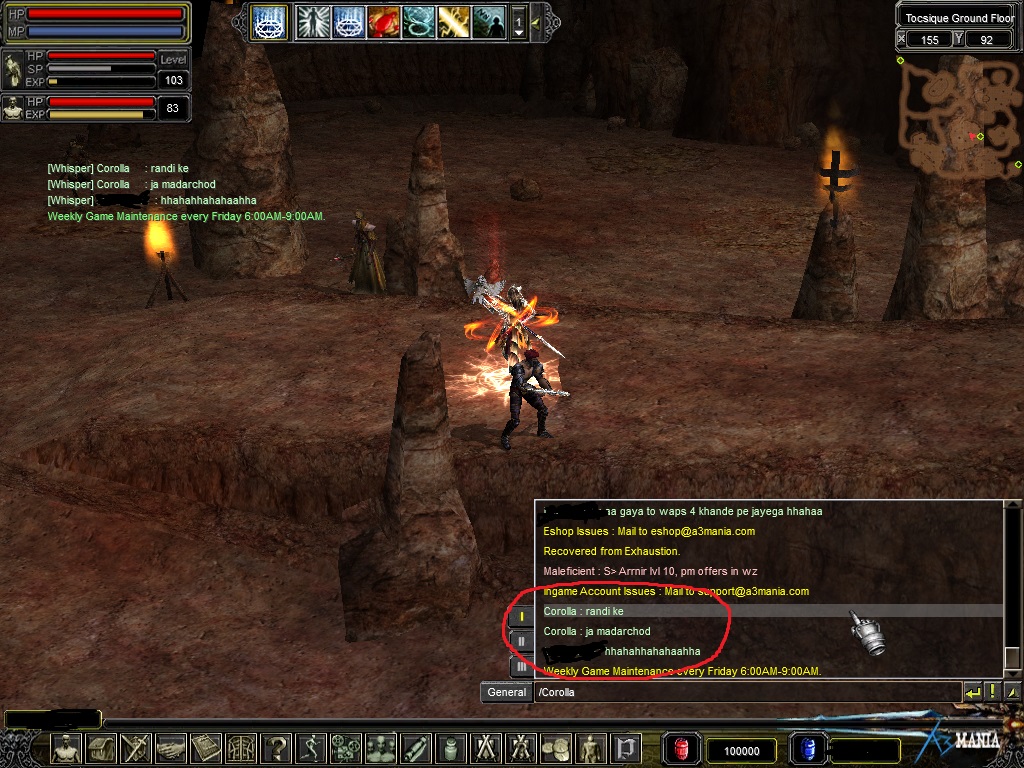Screen dimensions: 1024x768
Task: Use the dark silhouette skill icon
Action: click(488, 22)
